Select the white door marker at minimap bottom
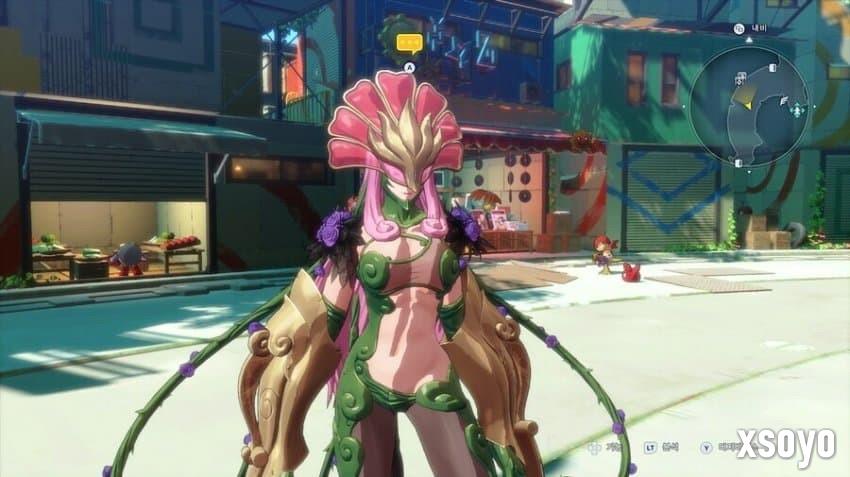The height and width of the screenshot is (477, 850). tap(738, 162)
